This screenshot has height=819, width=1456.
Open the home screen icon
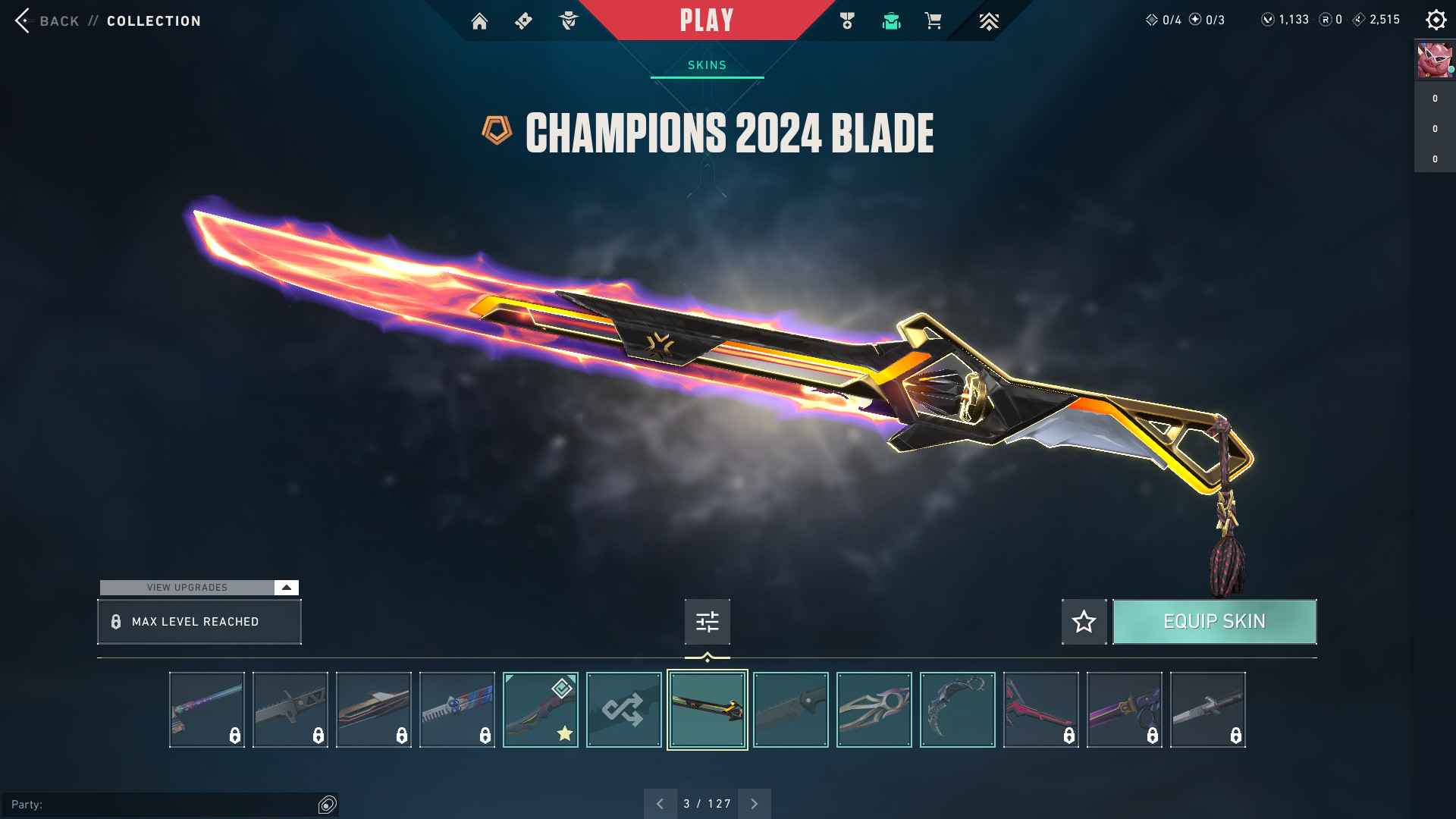point(479,21)
